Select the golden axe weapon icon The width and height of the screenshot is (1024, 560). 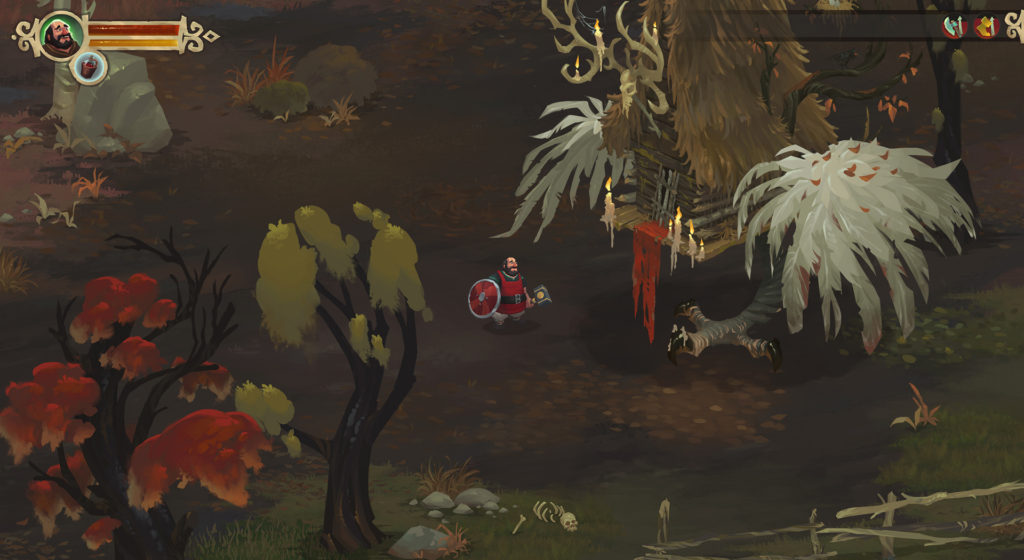tap(987, 26)
